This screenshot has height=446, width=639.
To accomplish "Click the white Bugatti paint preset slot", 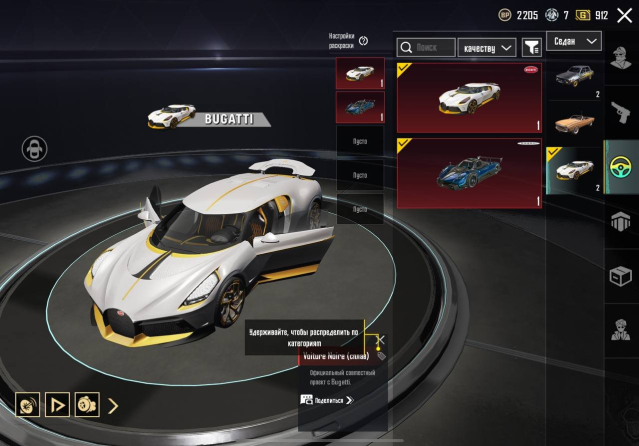I will 360,74.
